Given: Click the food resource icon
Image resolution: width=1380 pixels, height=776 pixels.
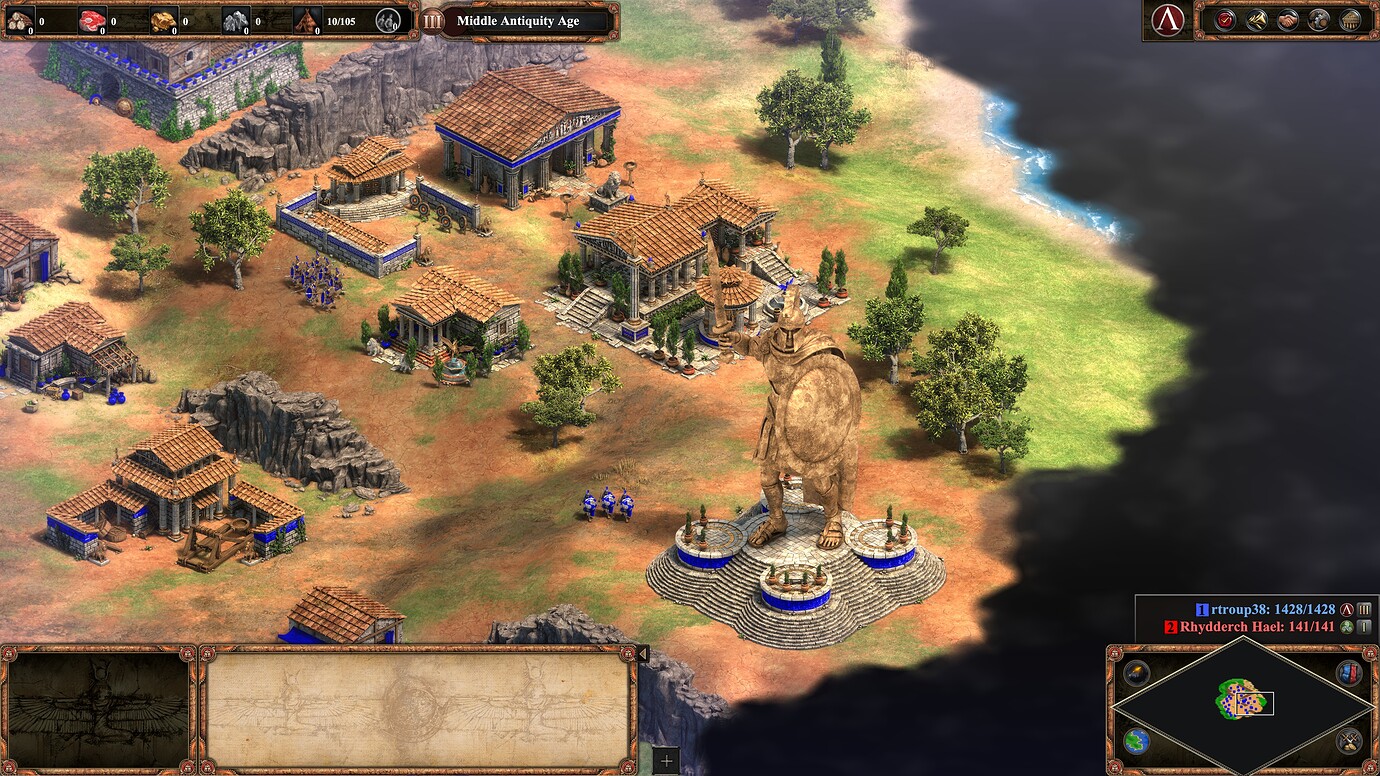Looking at the screenshot, I should point(93,19).
